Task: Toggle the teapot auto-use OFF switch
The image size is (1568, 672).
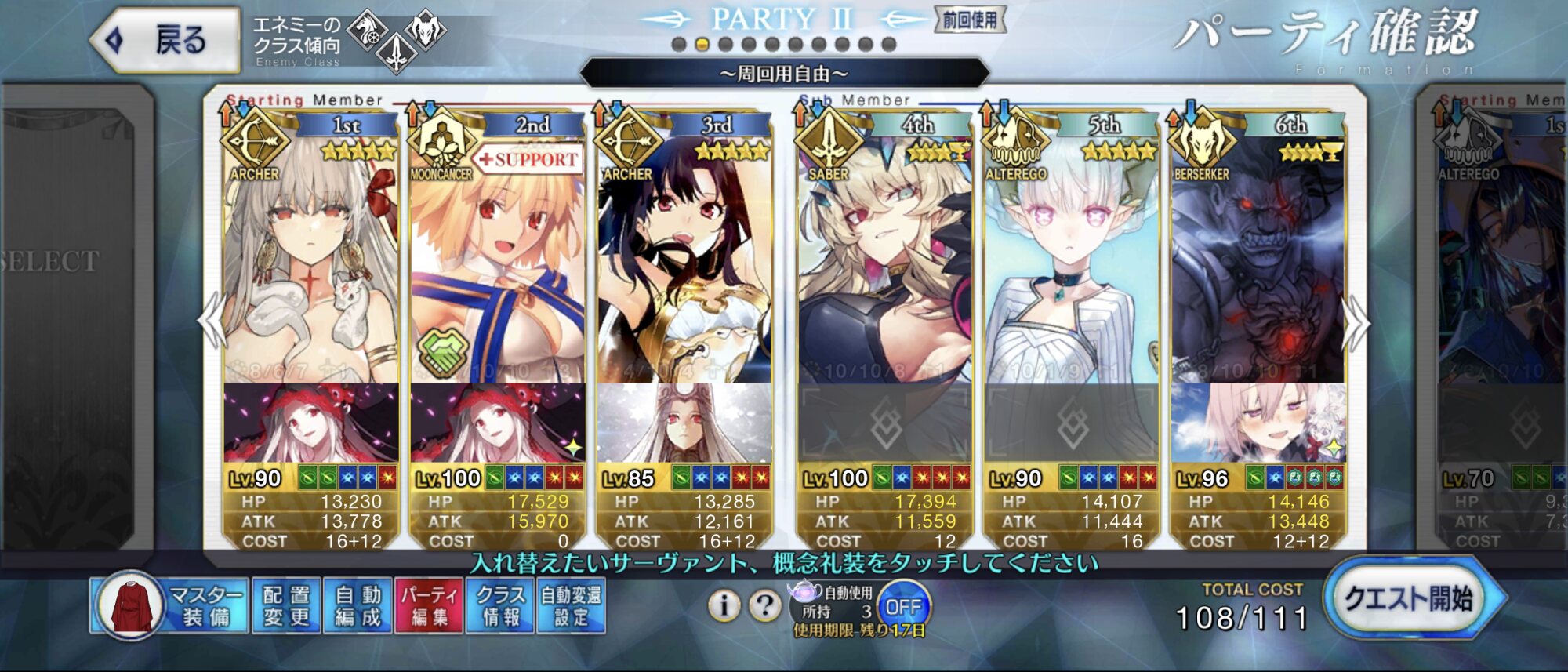Action: 903,606
